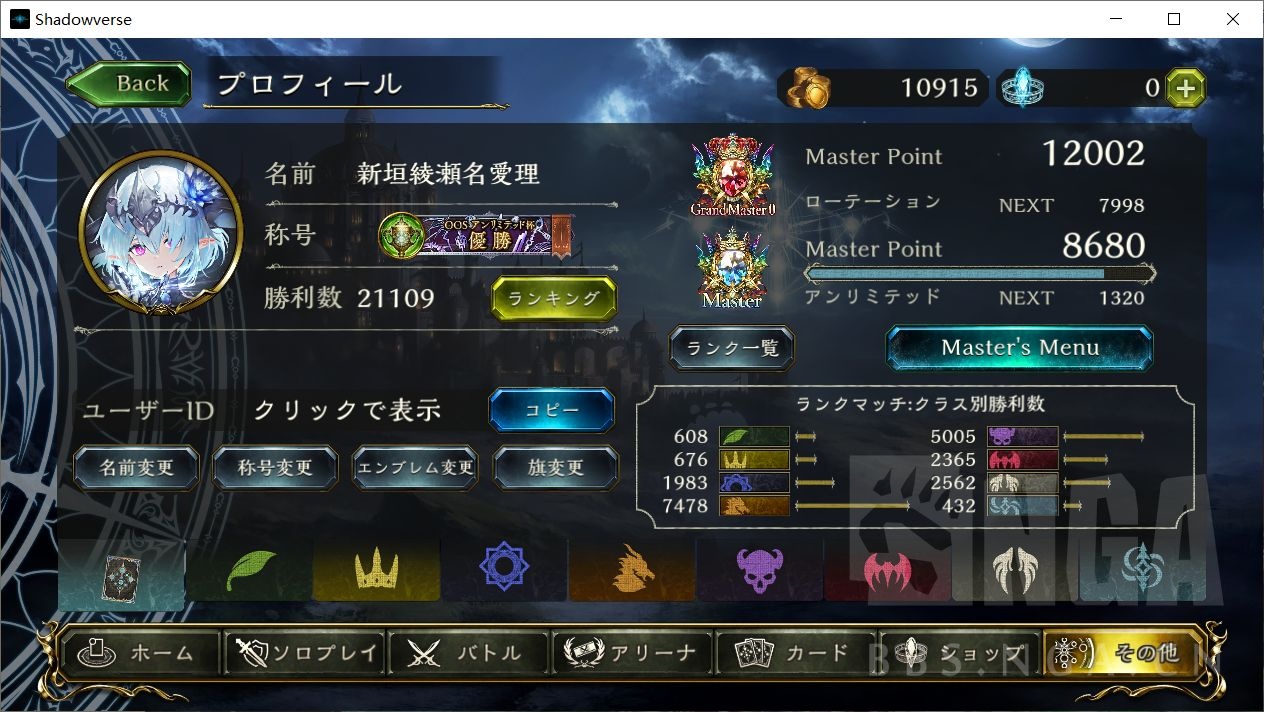The width and height of the screenshot is (1264, 712).
Task: Open the バトル battle menu
Action: [x=468, y=654]
